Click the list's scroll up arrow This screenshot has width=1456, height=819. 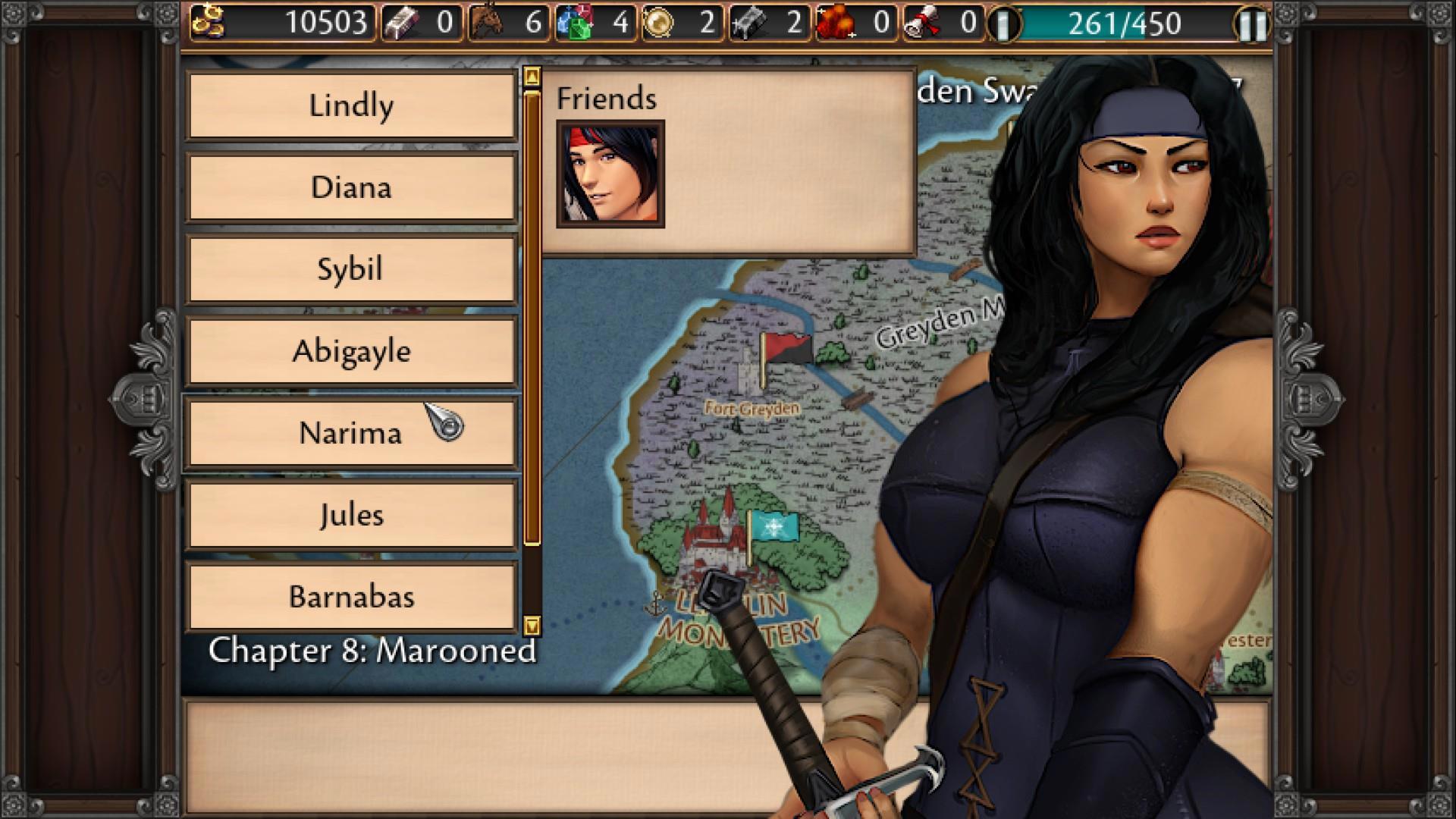click(532, 77)
